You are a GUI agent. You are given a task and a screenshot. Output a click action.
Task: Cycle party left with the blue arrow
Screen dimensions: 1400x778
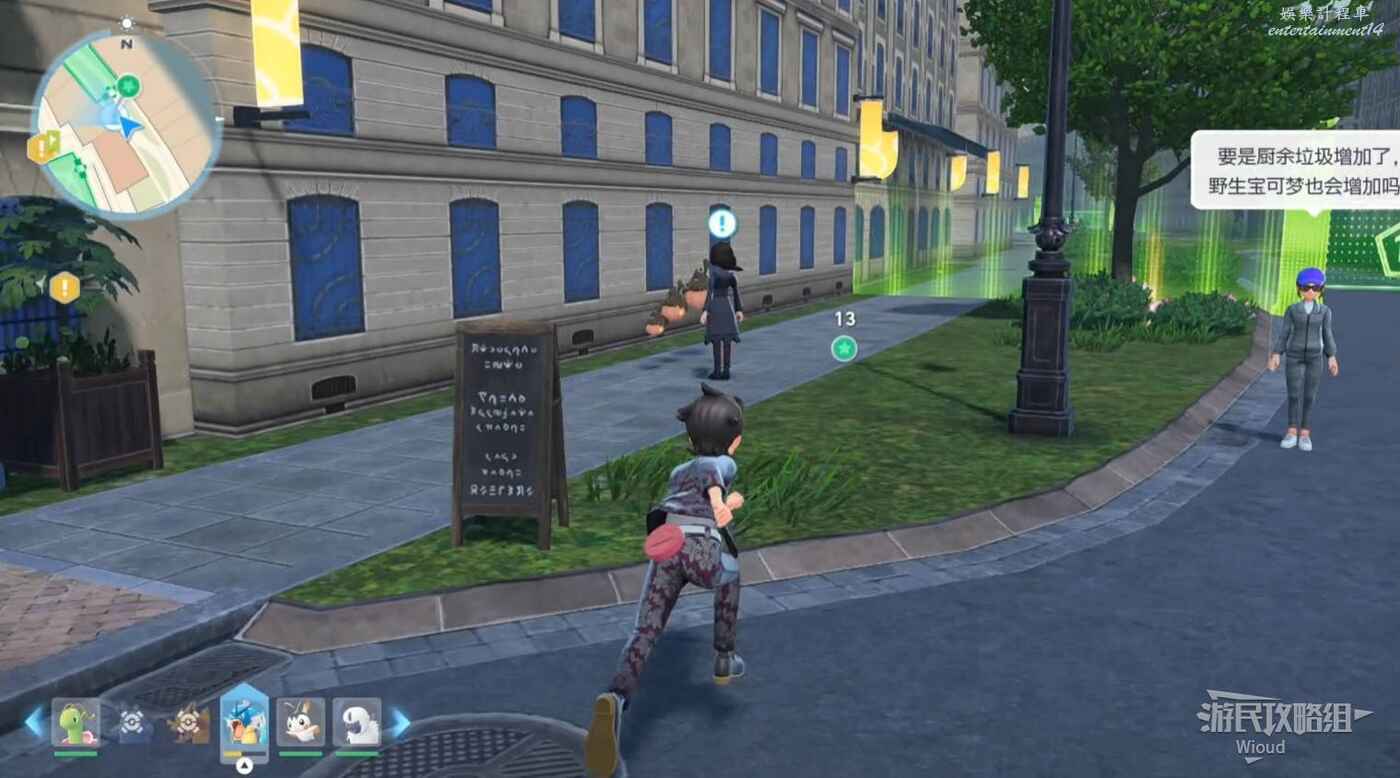[x=34, y=722]
